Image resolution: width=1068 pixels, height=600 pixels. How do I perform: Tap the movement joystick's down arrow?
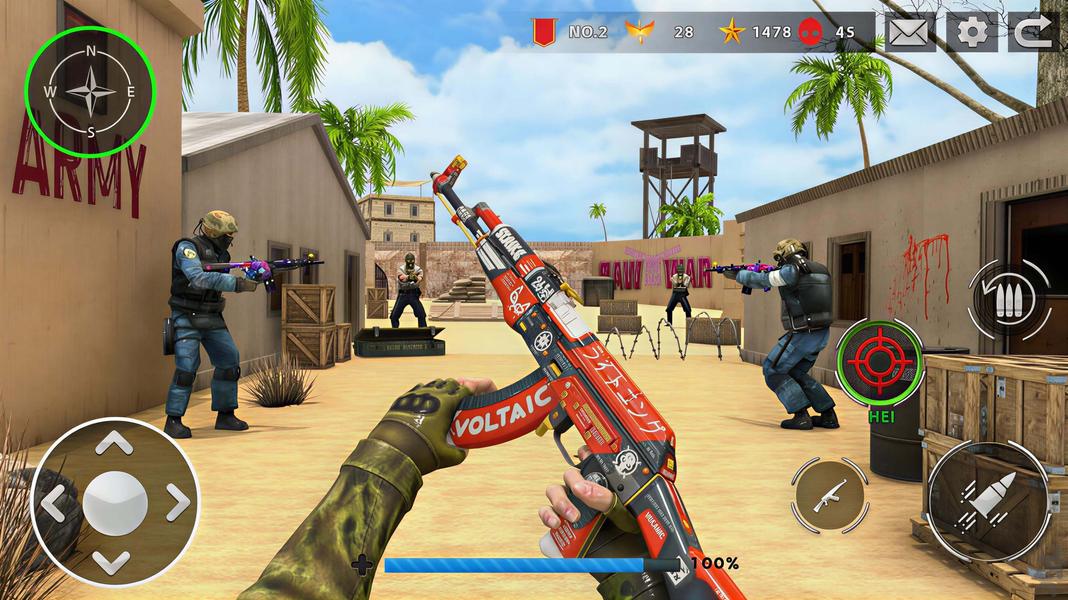click(x=116, y=560)
